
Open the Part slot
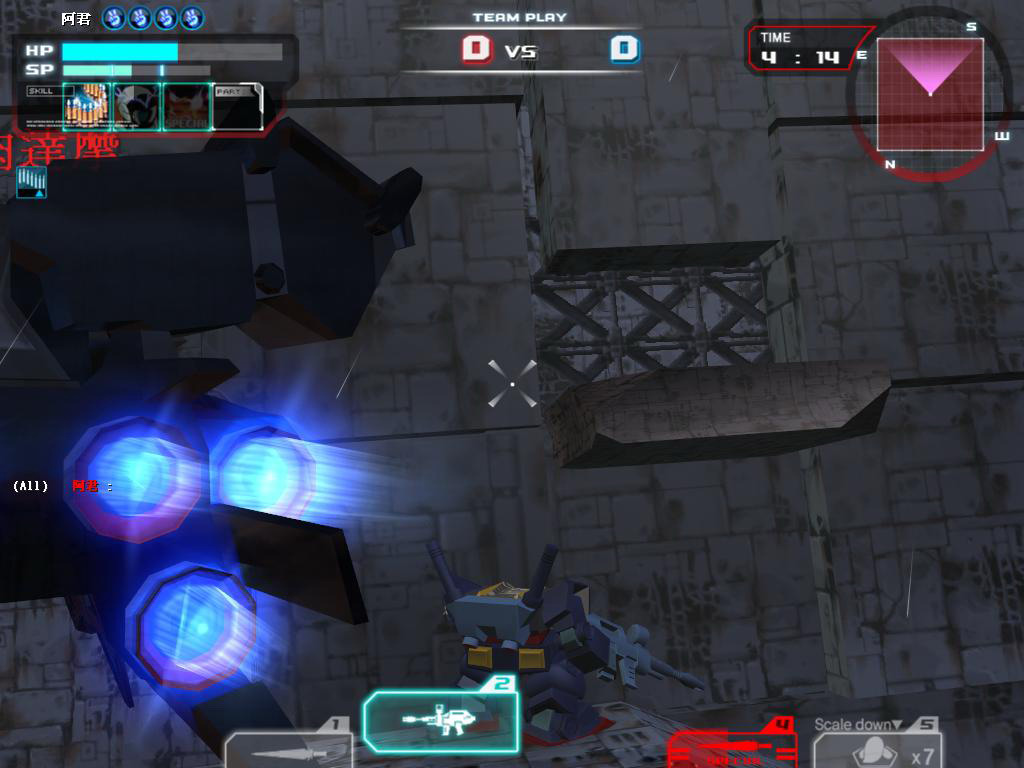pos(238,106)
